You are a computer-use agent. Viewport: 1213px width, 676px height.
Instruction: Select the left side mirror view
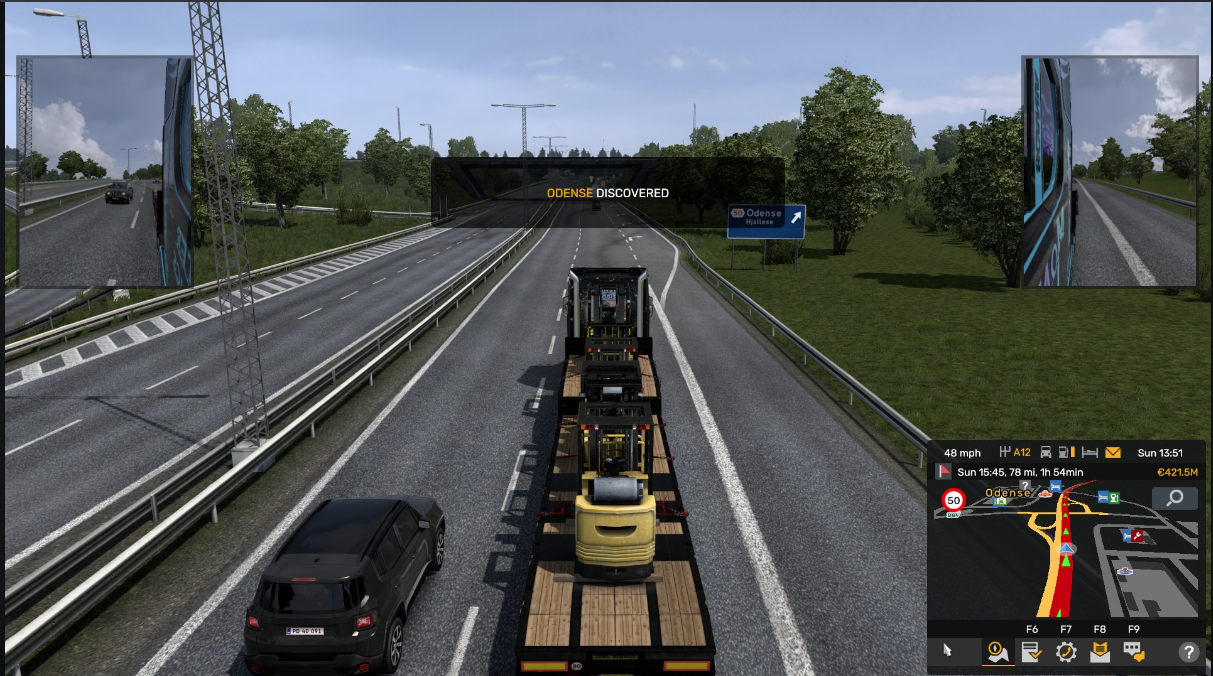(105, 171)
